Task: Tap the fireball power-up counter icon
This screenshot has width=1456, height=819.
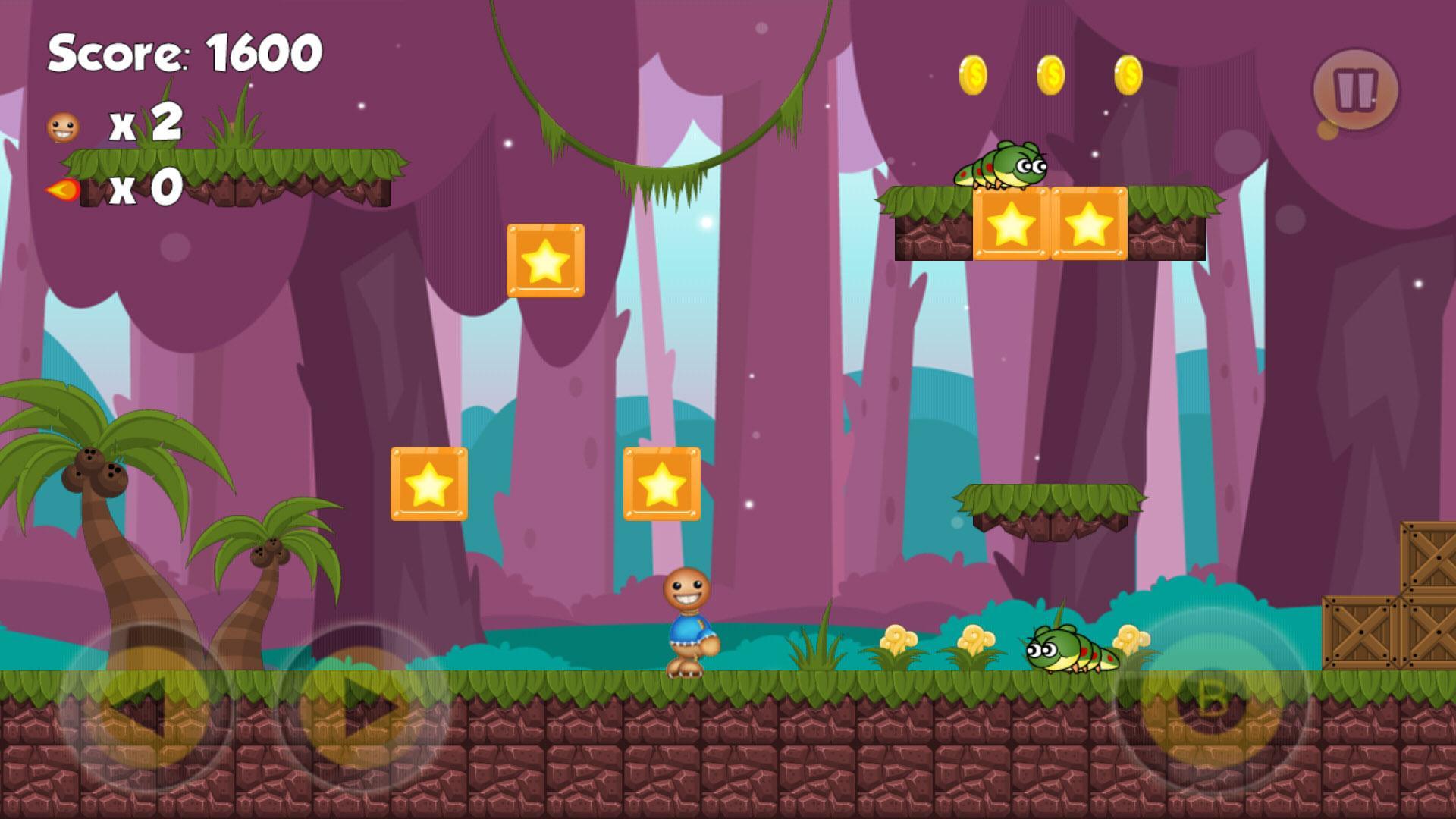Action: [x=64, y=190]
